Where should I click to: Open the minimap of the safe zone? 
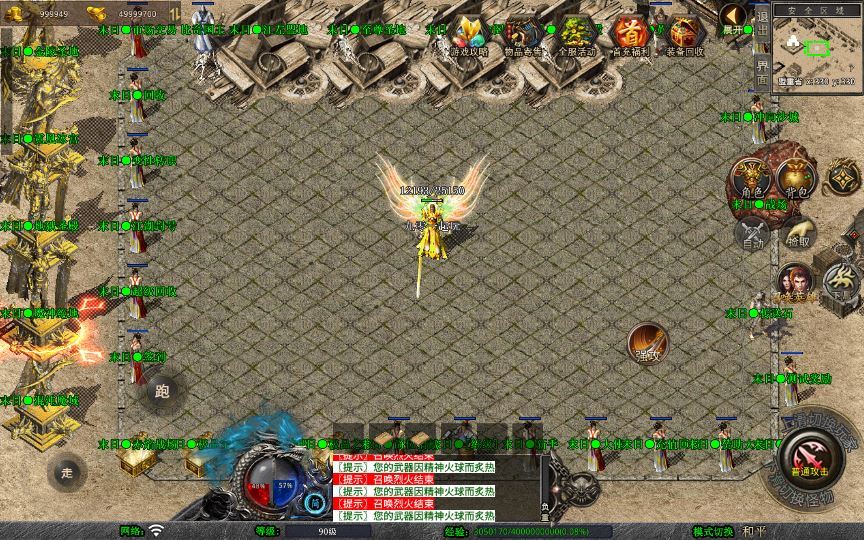(x=817, y=48)
